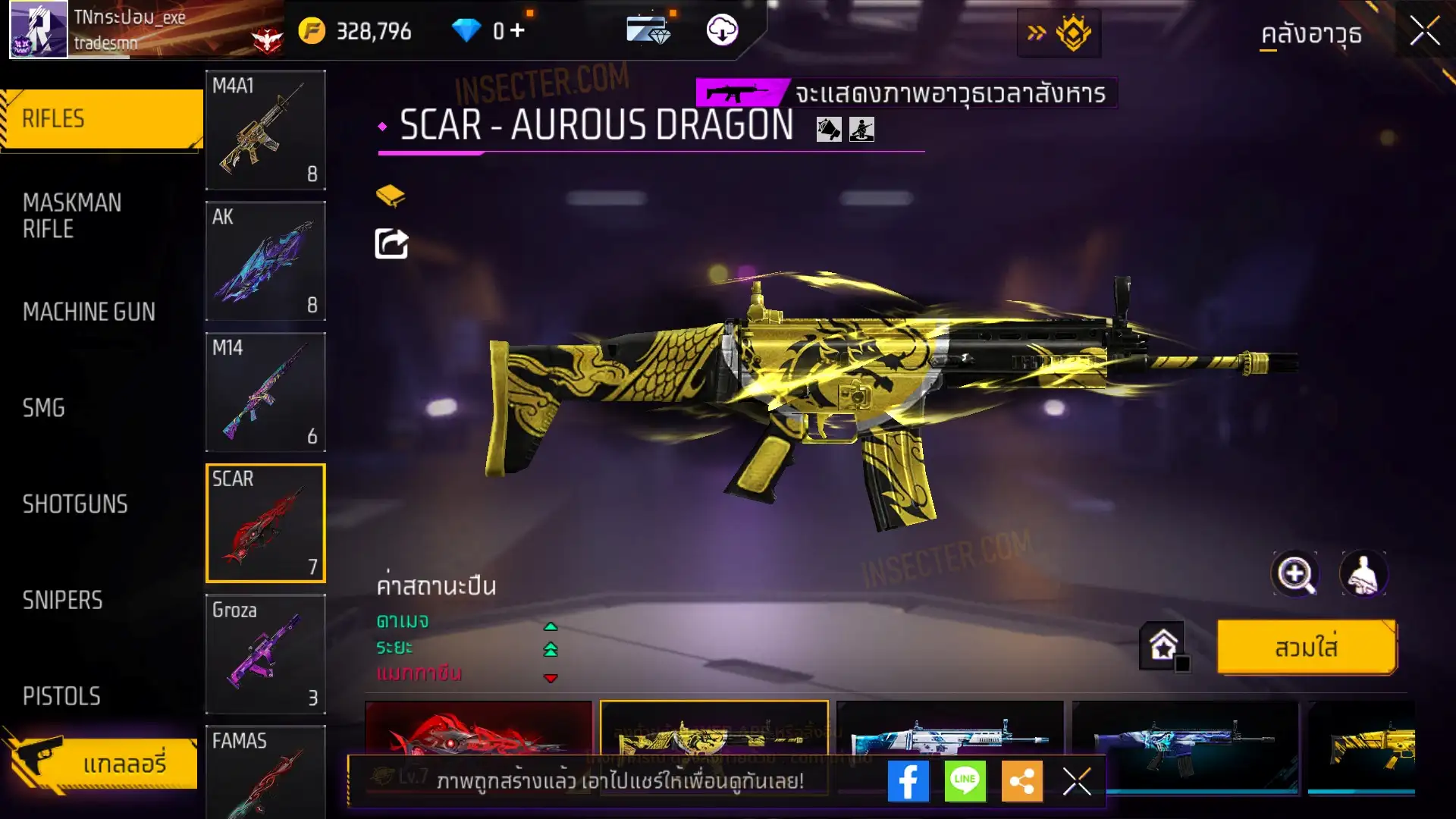Select the RIFLES category tab

[x=102, y=119]
